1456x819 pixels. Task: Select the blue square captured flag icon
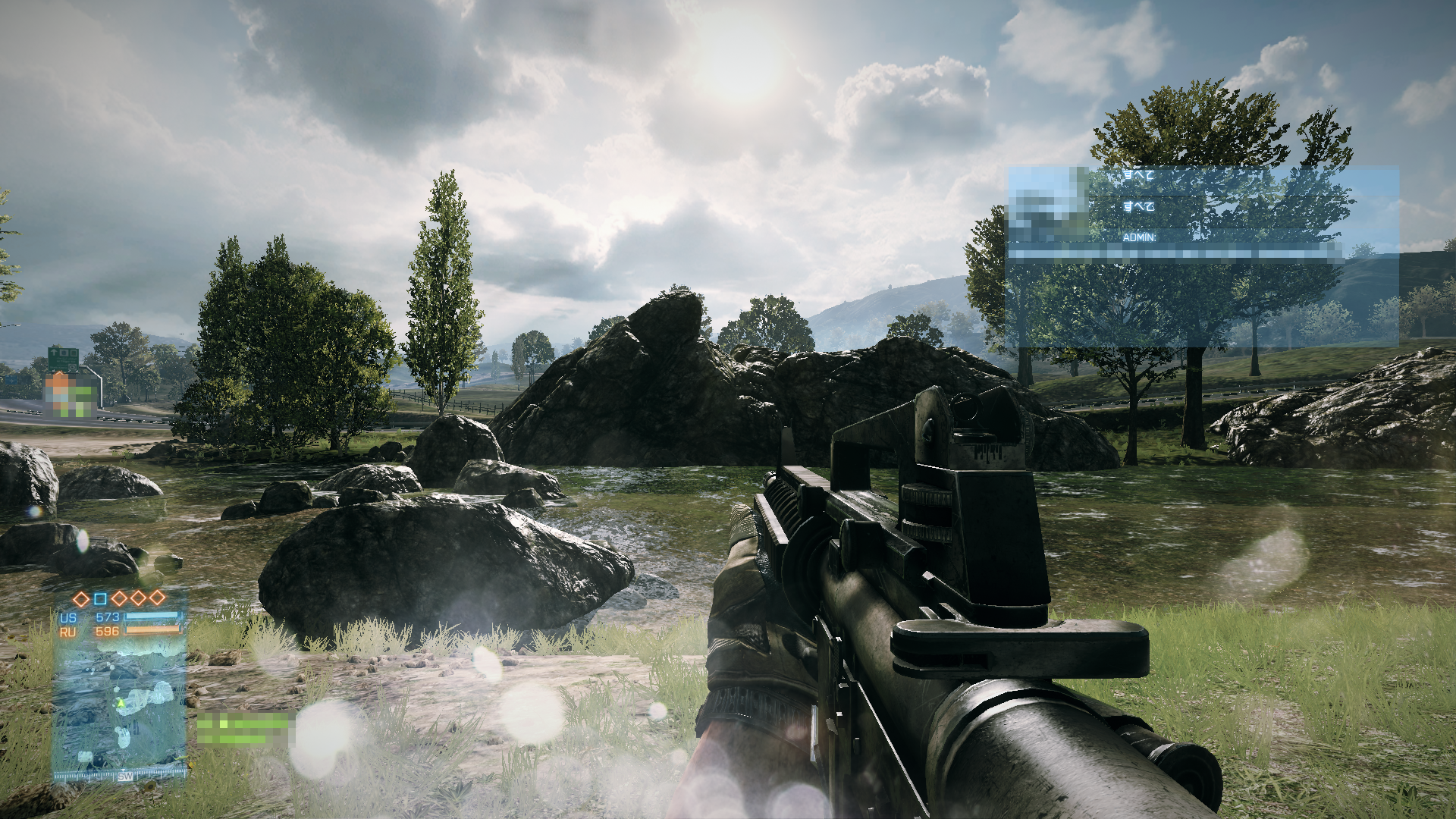[100, 599]
